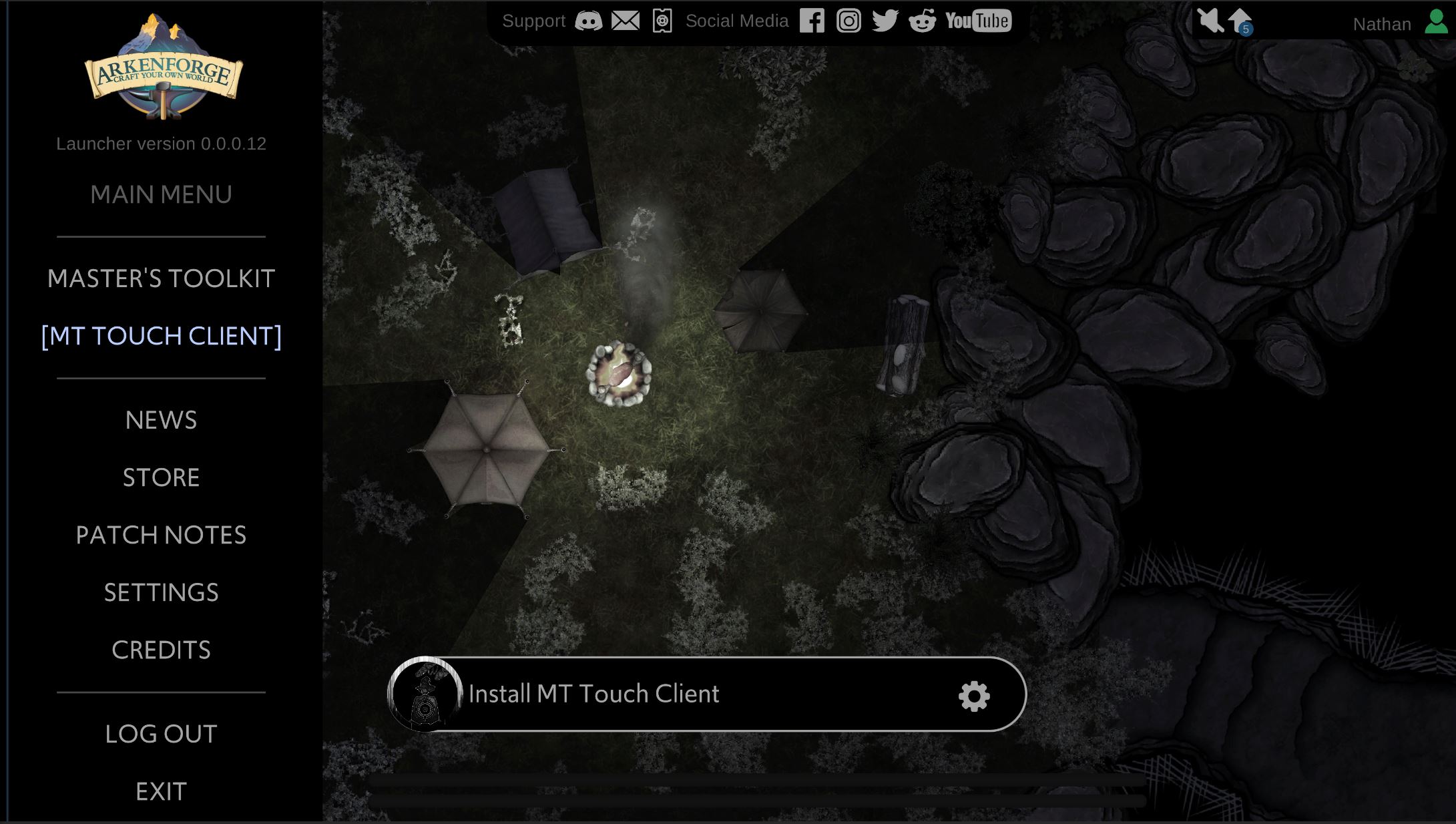1456x824 pixels.
Task: Select Master's Toolkit in the sidebar
Action: 161,278
